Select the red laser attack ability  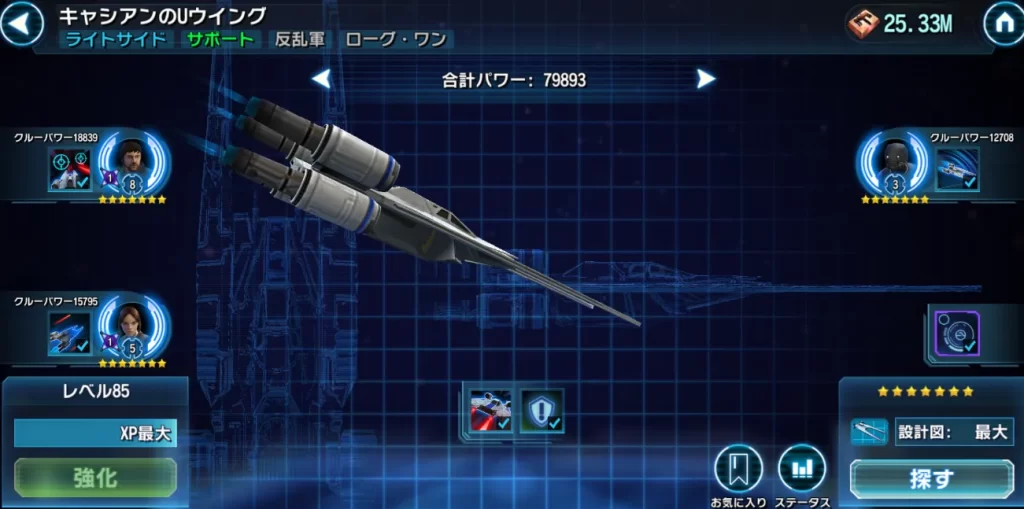pyautogui.click(x=491, y=410)
